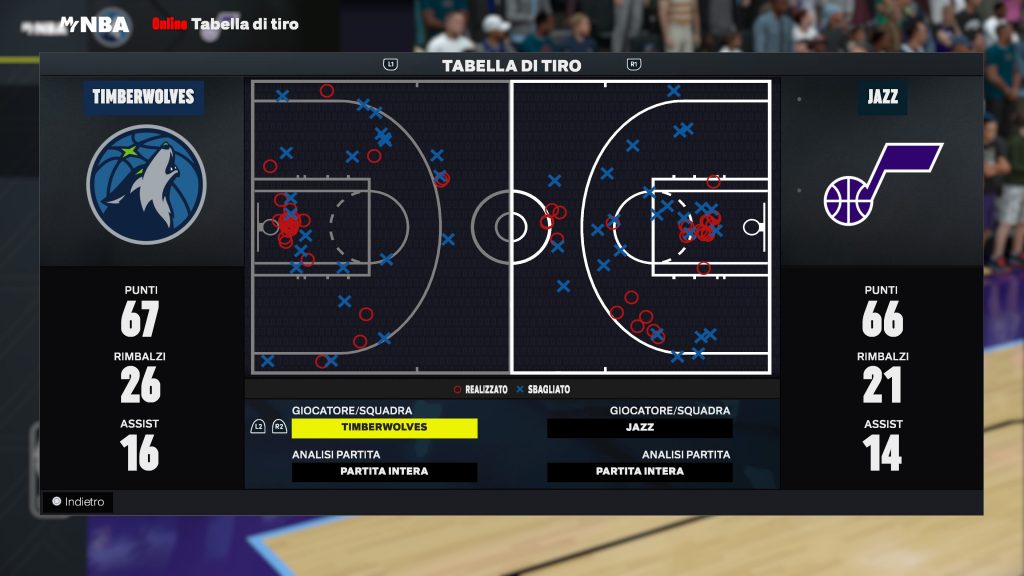The image size is (1024, 576).
Task: Change Timberwolves Partita Intera analysis period
Action: (x=384, y=472)
